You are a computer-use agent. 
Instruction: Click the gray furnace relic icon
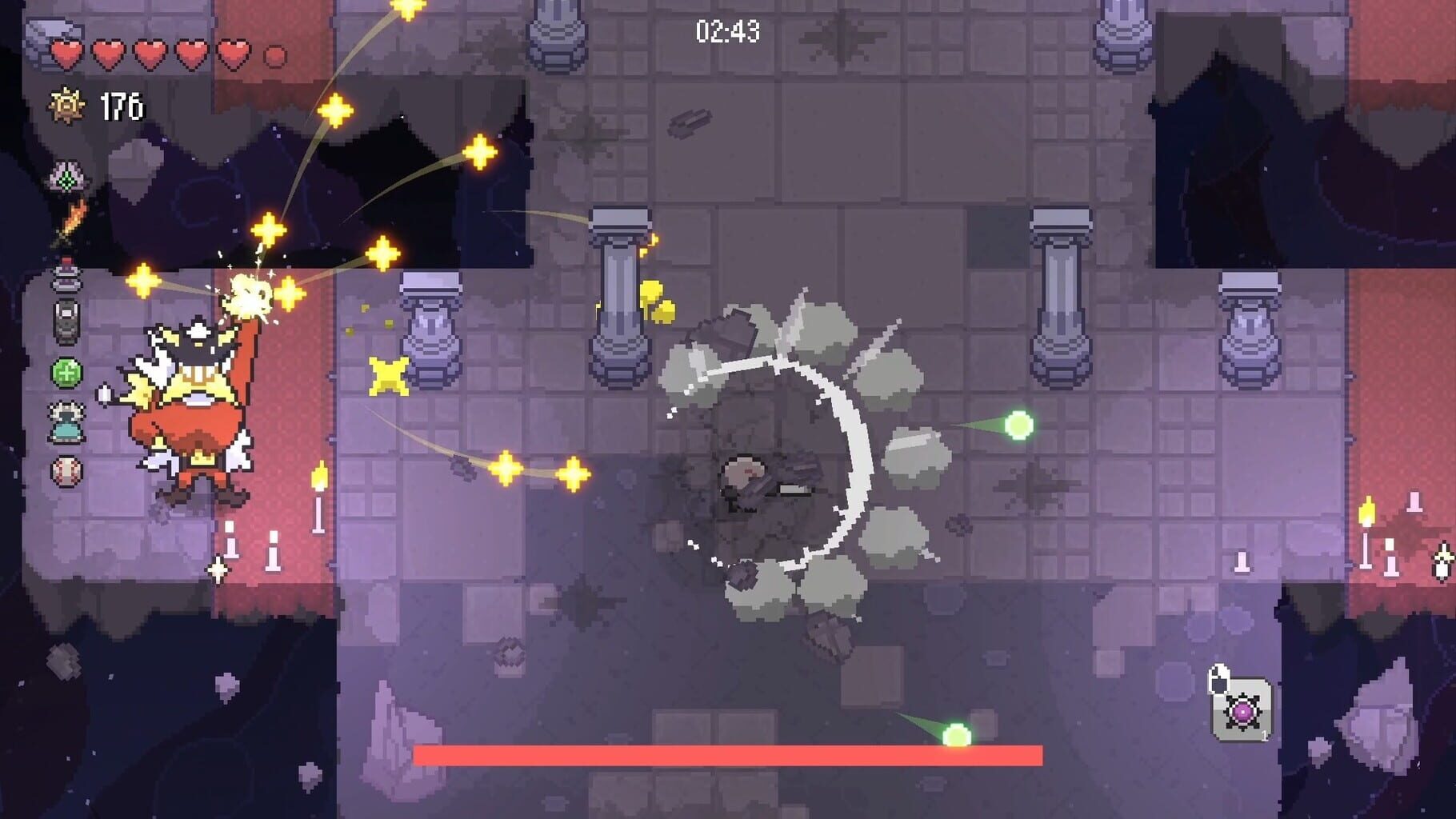66,320
